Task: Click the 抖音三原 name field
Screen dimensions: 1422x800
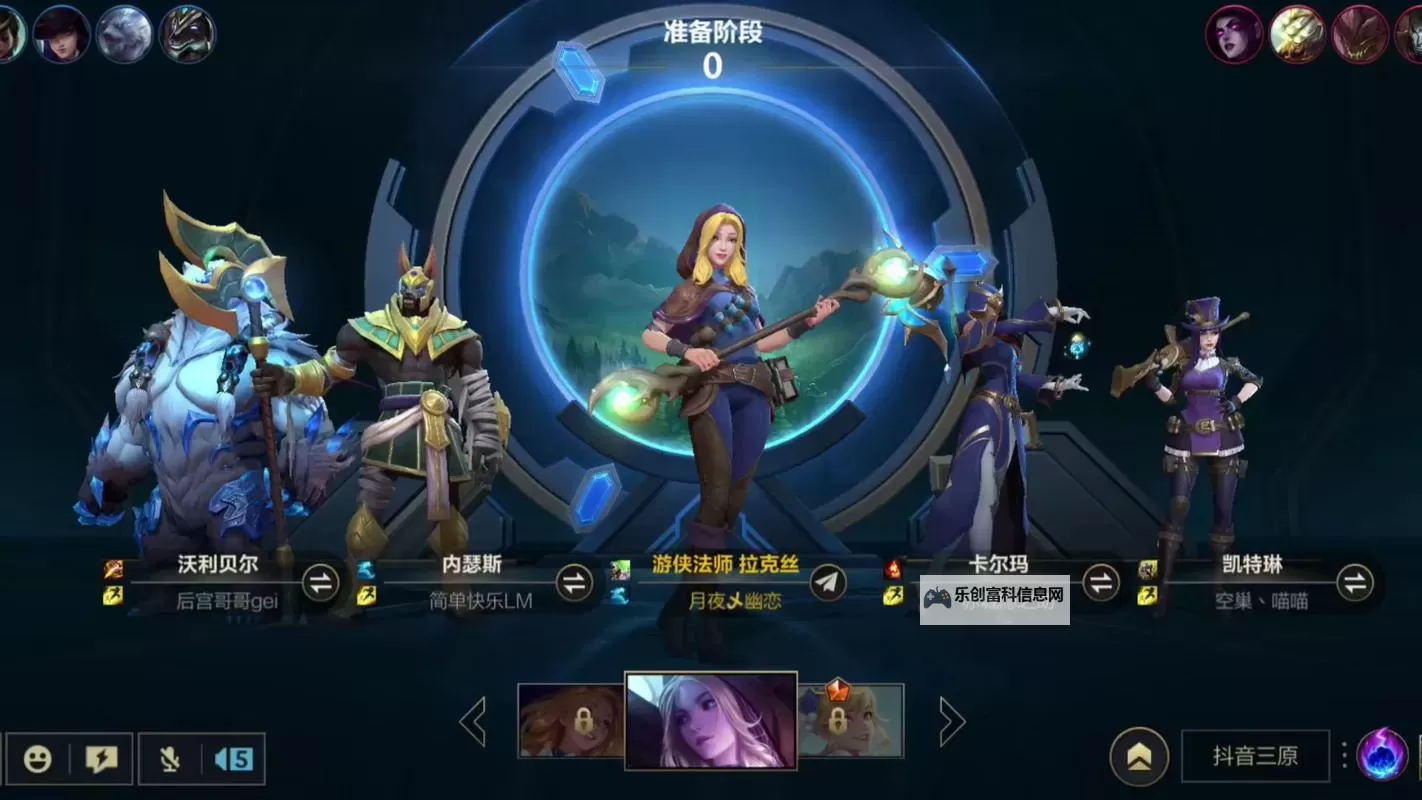Action: click(x=1255, y=757)
